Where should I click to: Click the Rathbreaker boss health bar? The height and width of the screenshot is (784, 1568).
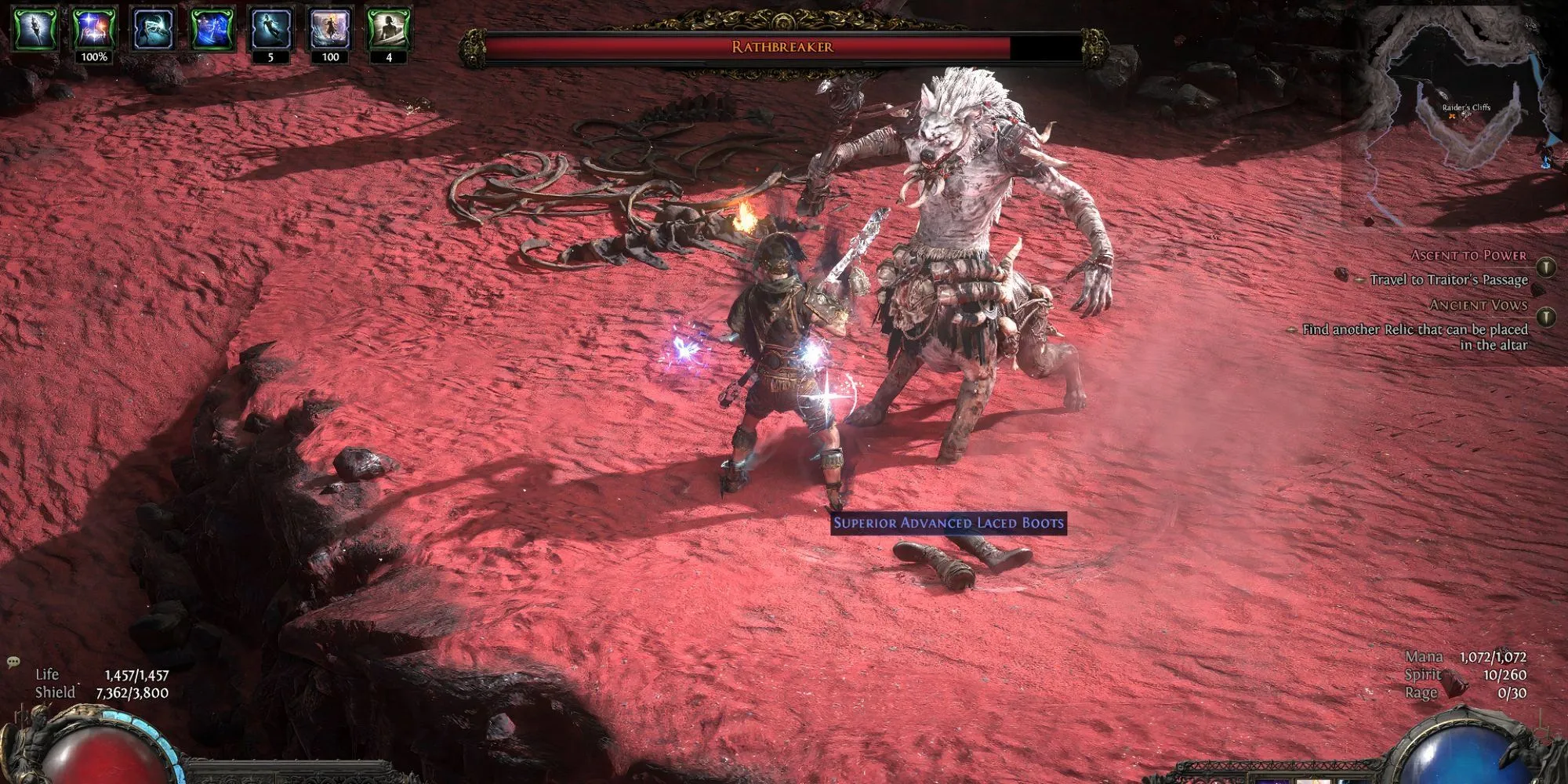[x=782, y=47]
